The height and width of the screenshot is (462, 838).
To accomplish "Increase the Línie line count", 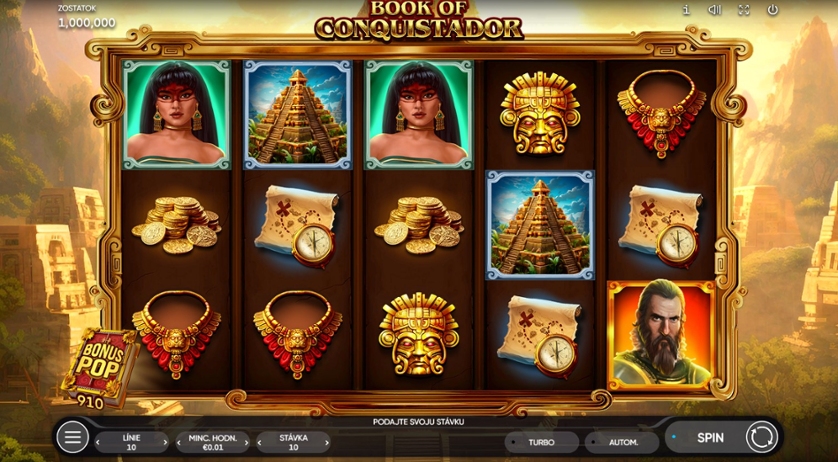I will point(166,443).
